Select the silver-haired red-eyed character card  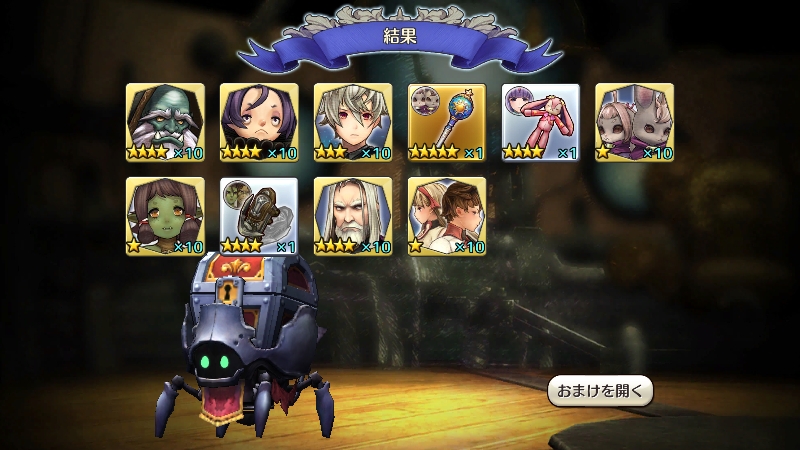point(353,122)
